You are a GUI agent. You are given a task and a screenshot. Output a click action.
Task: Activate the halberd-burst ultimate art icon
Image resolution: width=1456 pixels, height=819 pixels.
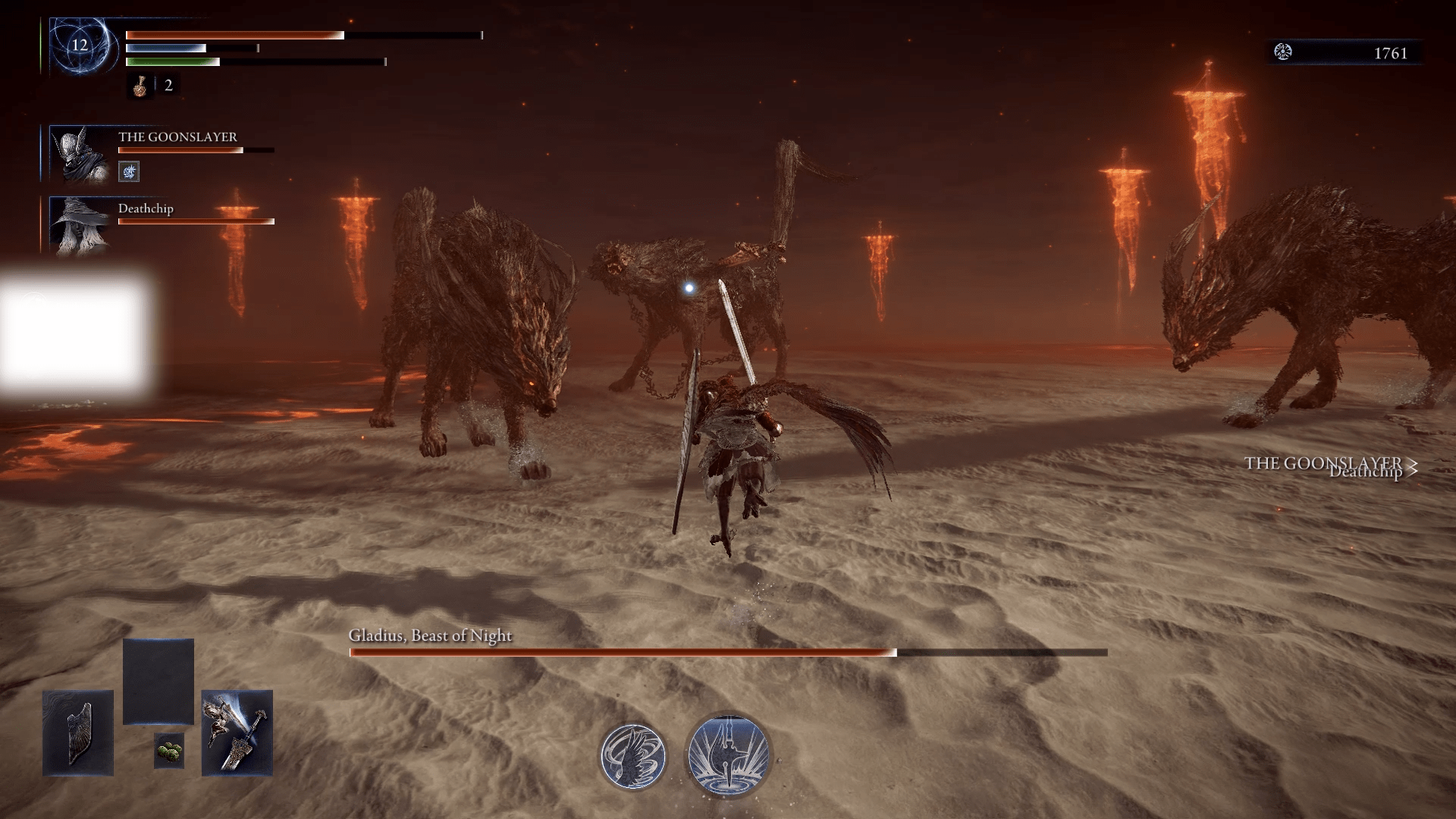[x=728, y=755]
